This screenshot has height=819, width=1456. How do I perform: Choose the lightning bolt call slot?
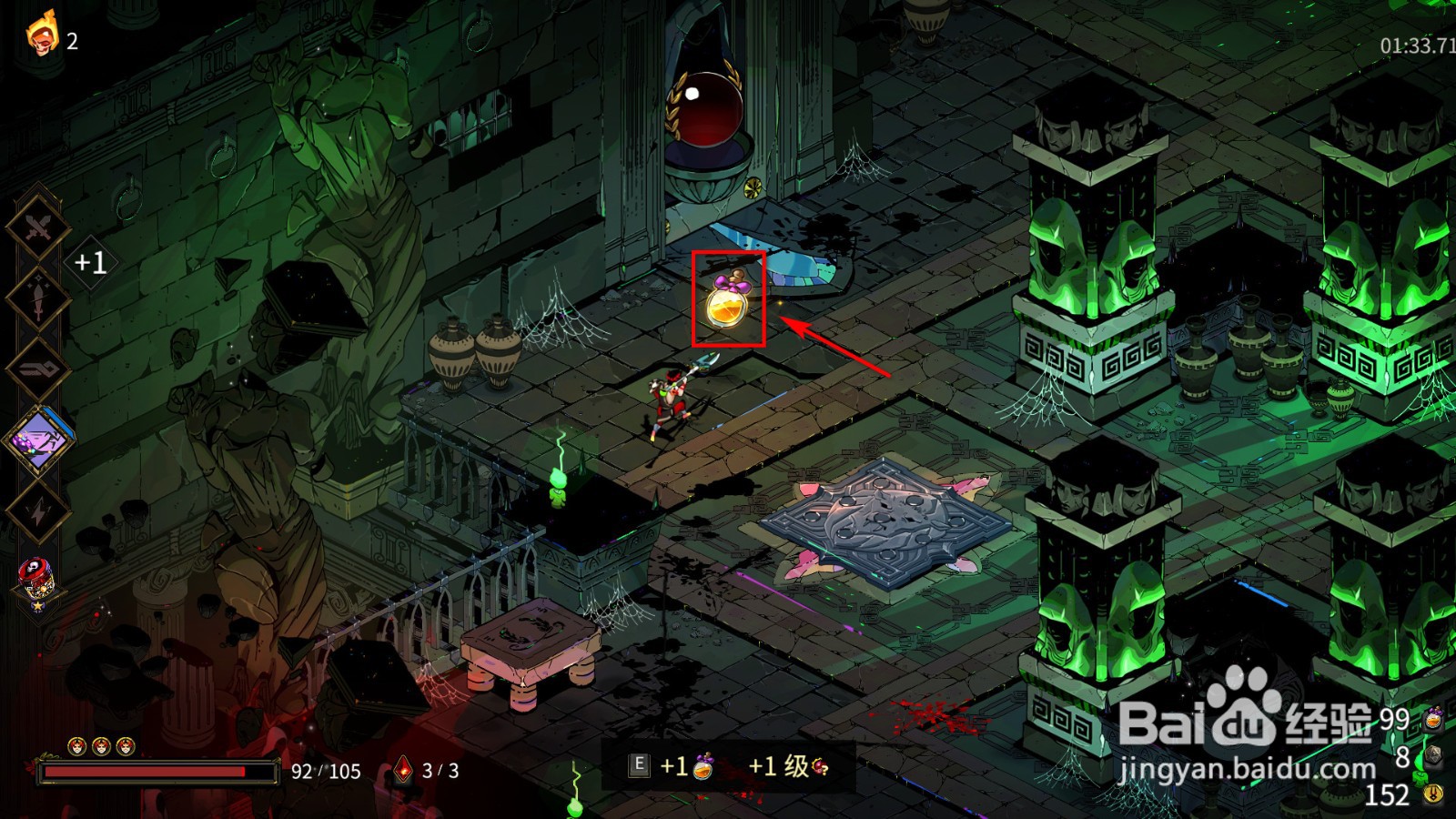[x=37, y=512]
